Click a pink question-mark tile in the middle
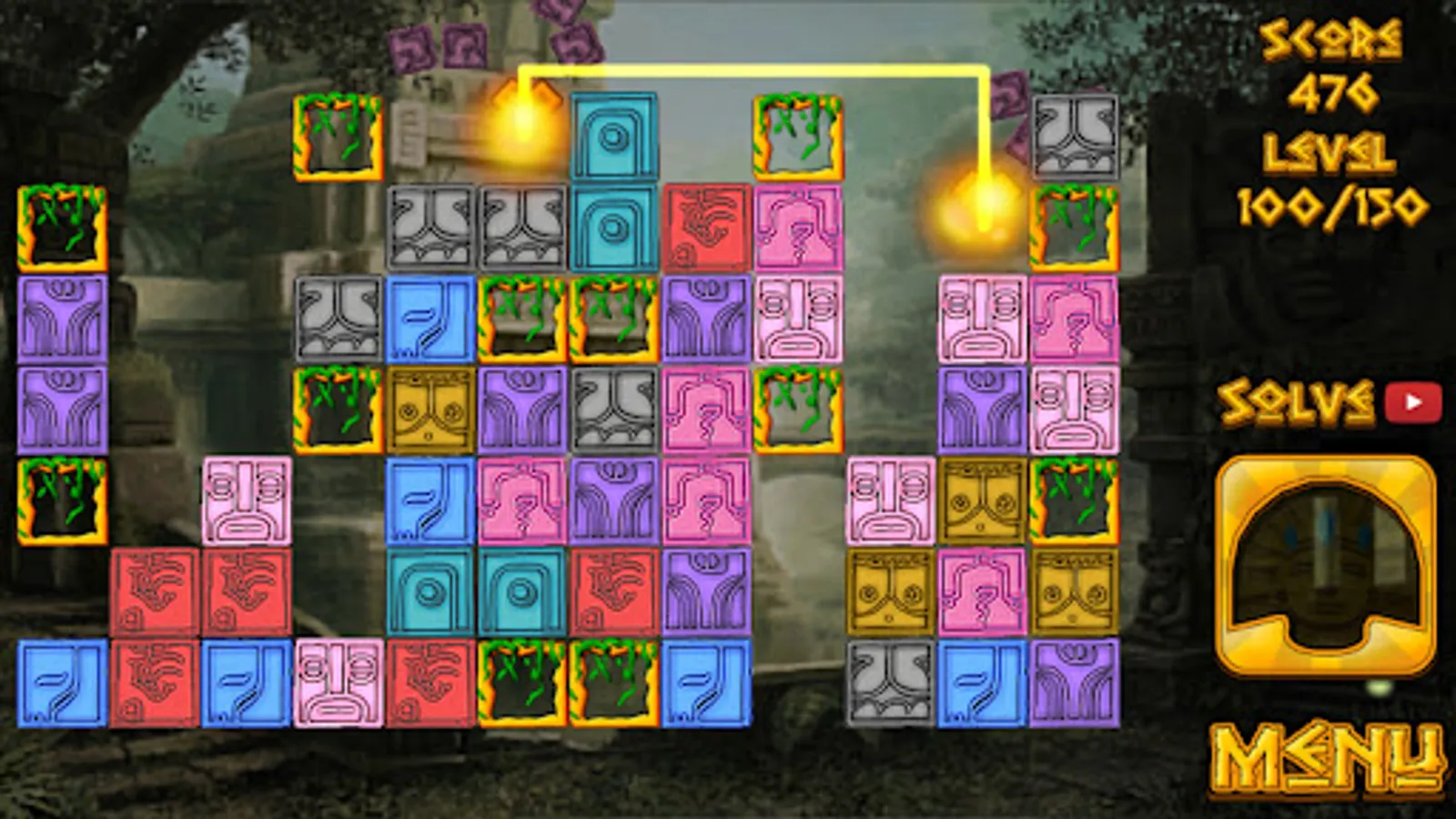Screen dimensions: 1456x819 (x=521, y=500)
